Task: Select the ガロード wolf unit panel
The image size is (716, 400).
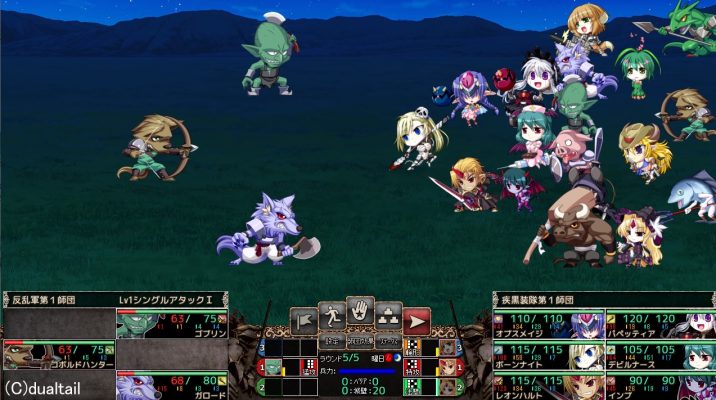Action: pos(171,384)
